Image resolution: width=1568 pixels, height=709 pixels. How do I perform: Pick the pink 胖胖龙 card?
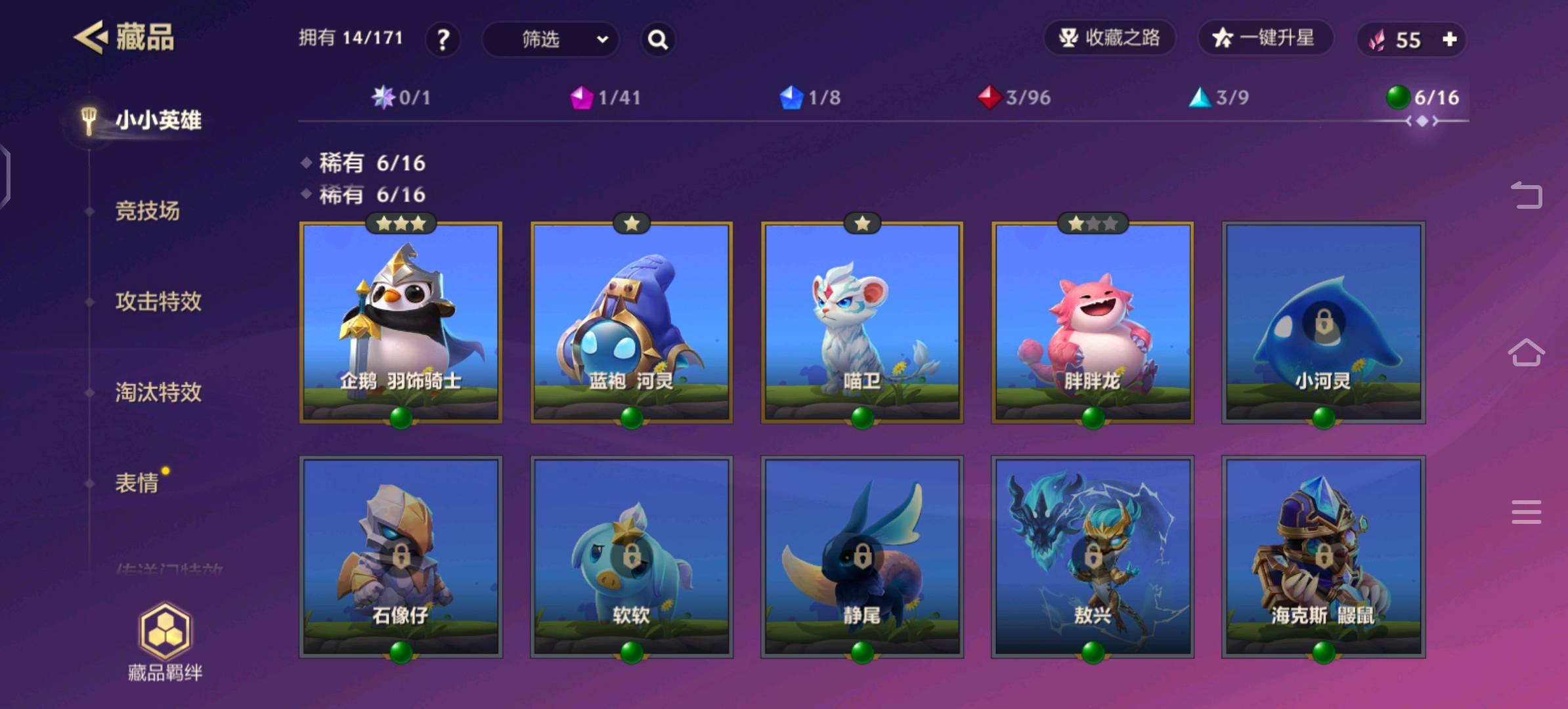point(1092,322)
